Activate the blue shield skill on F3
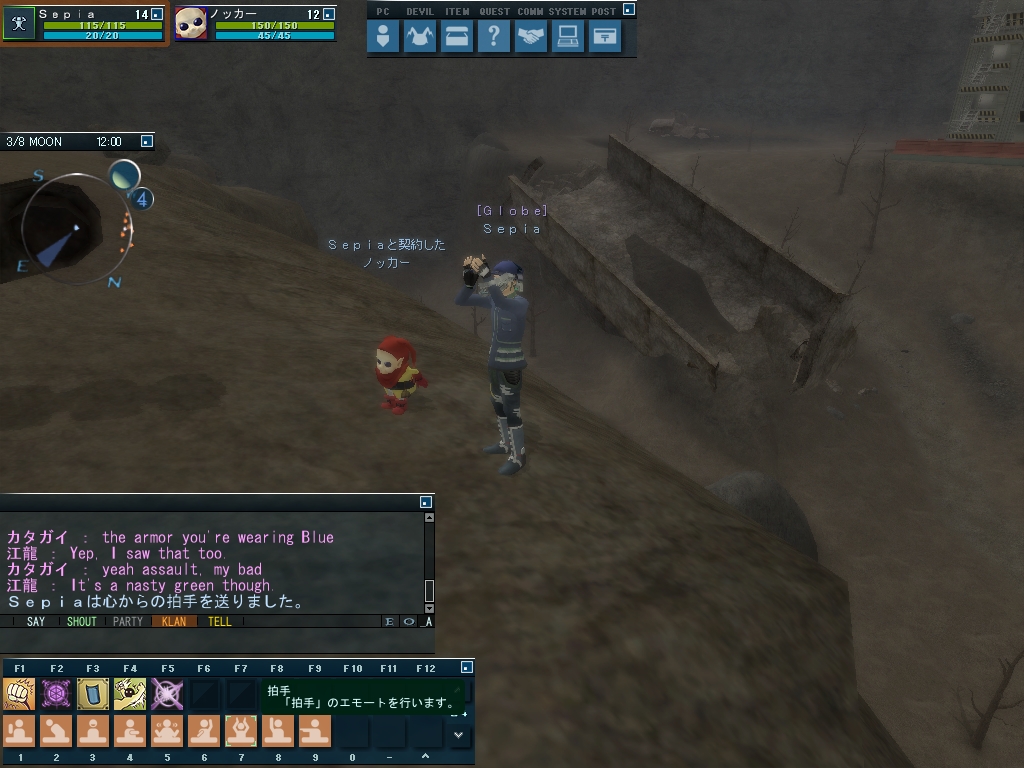The height and width of the screenshot is (768, 1024). (x=93, y=693)
